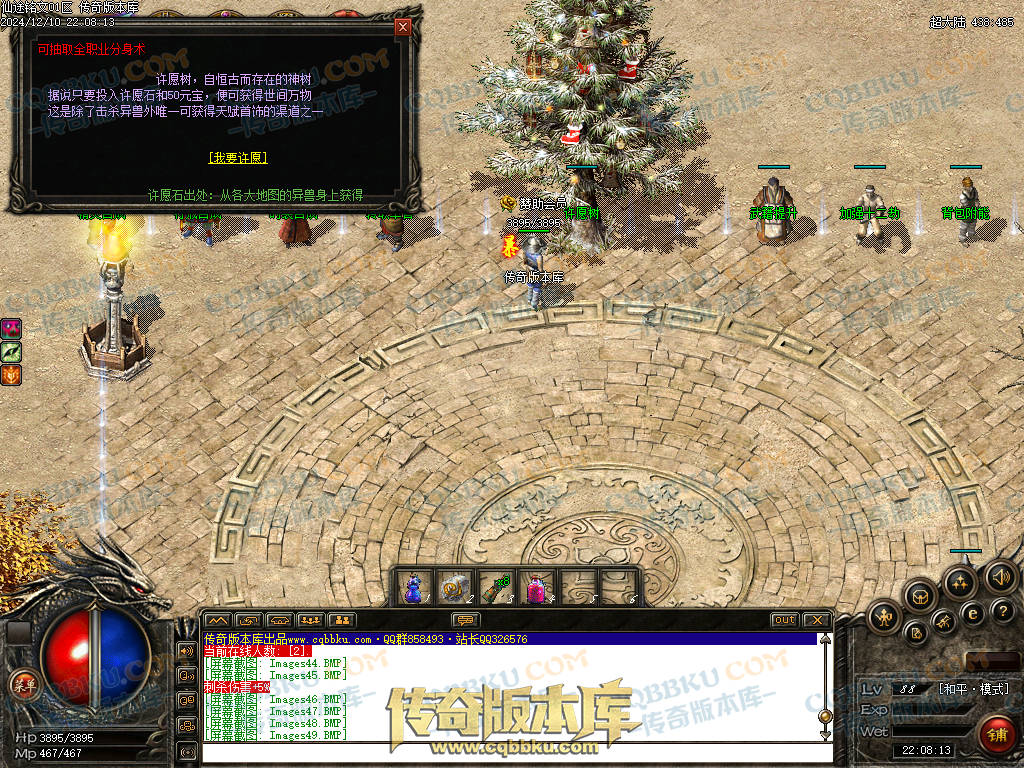
Task: Click the 'out' button on the chat panel
Action: tap(785, 620)
